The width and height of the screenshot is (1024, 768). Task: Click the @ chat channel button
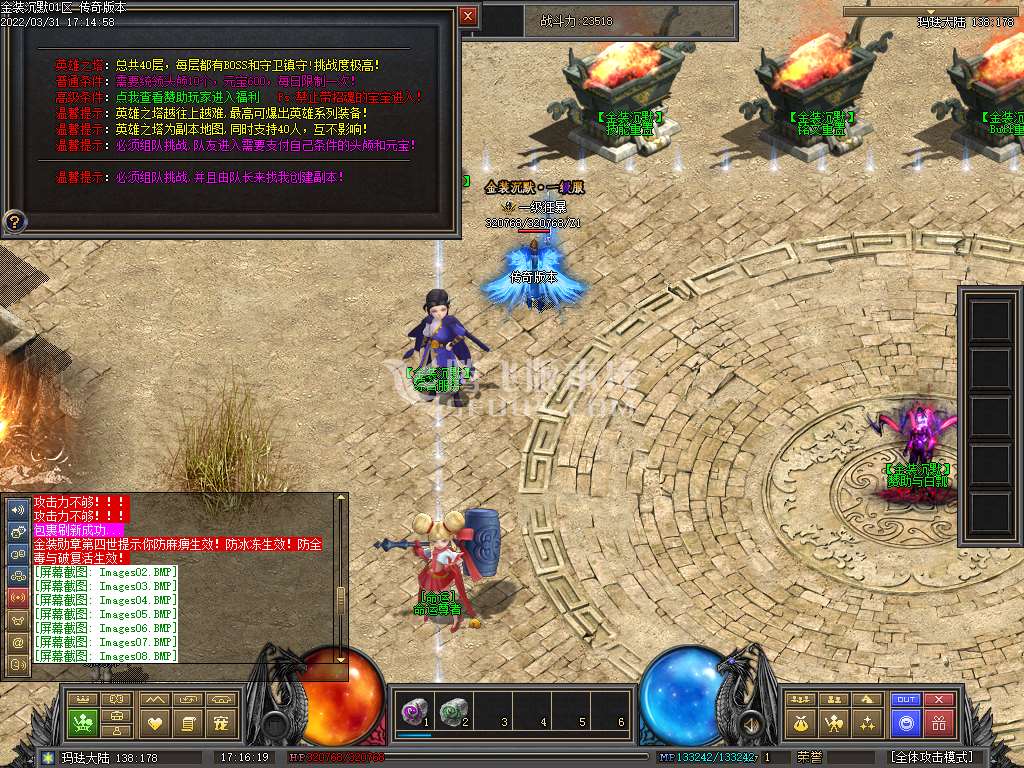(x=18, y=641)
